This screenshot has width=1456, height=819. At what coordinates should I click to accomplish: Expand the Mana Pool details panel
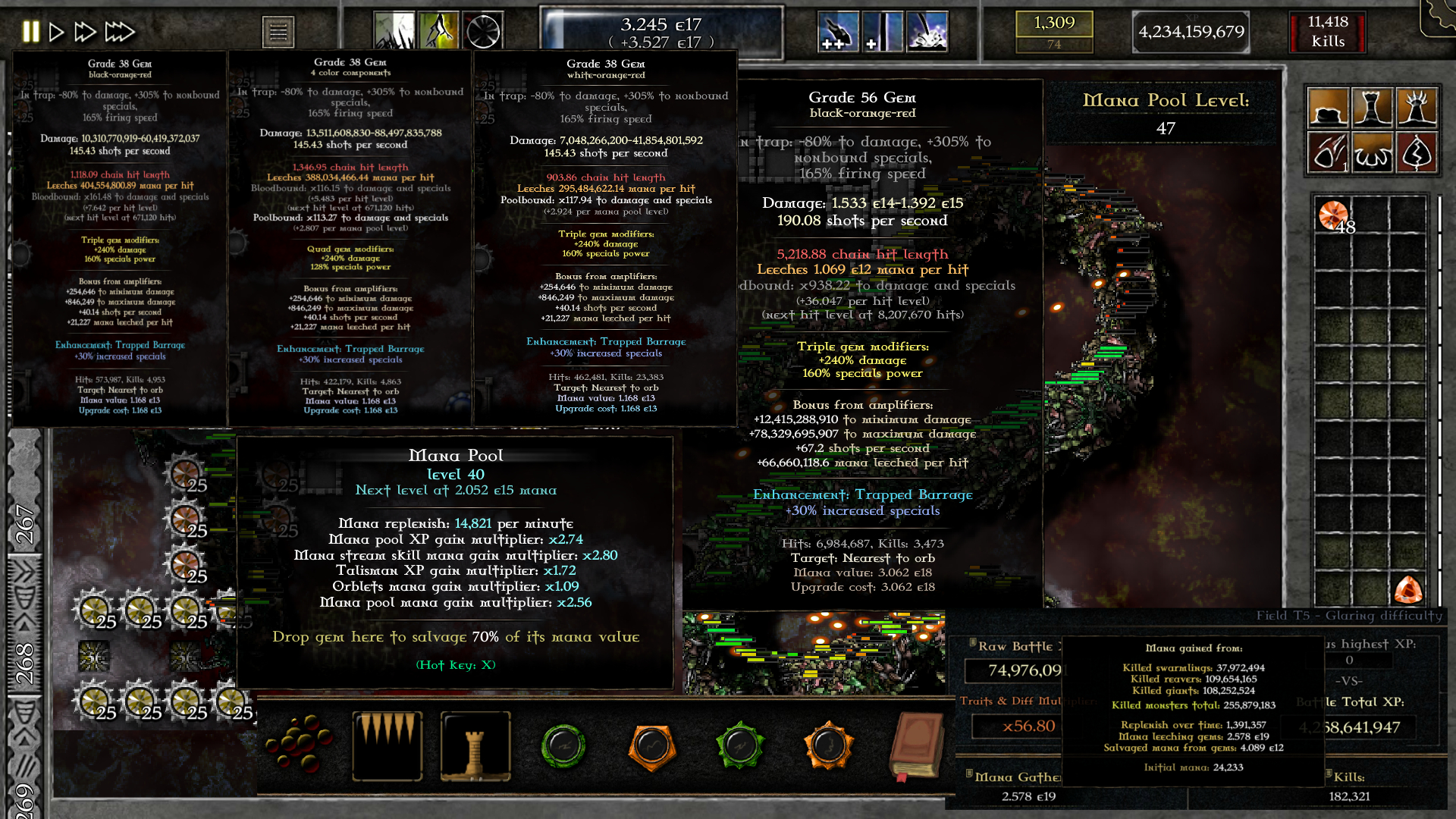coord(456,455)
